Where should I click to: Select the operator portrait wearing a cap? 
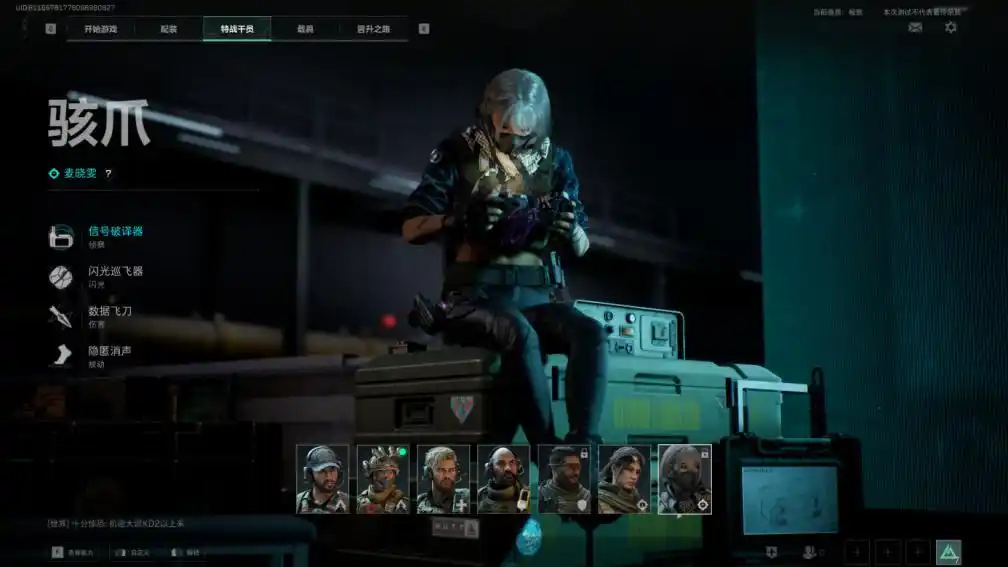[x=322, y=479]
